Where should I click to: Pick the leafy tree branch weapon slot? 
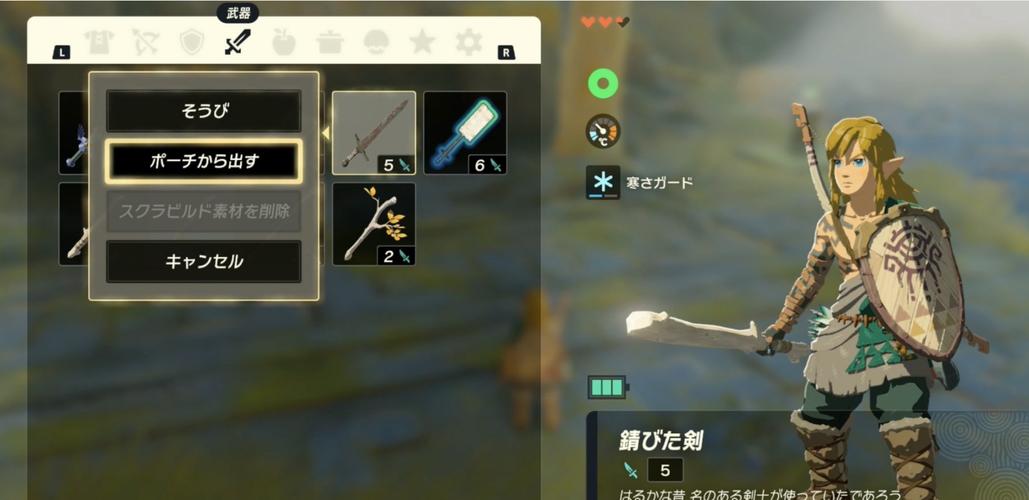coord(374,223)
